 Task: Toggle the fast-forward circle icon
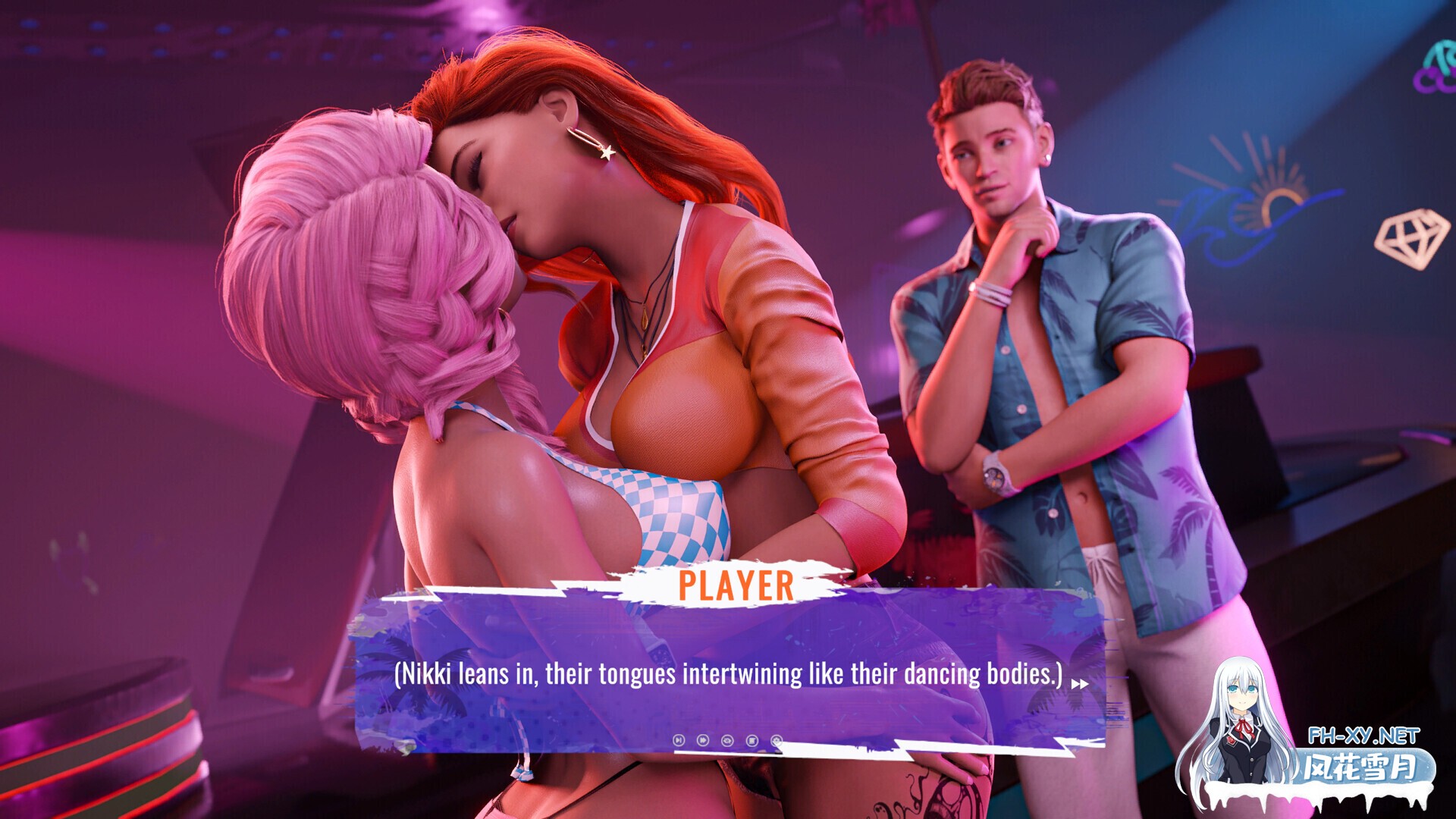tap(703, 740)
